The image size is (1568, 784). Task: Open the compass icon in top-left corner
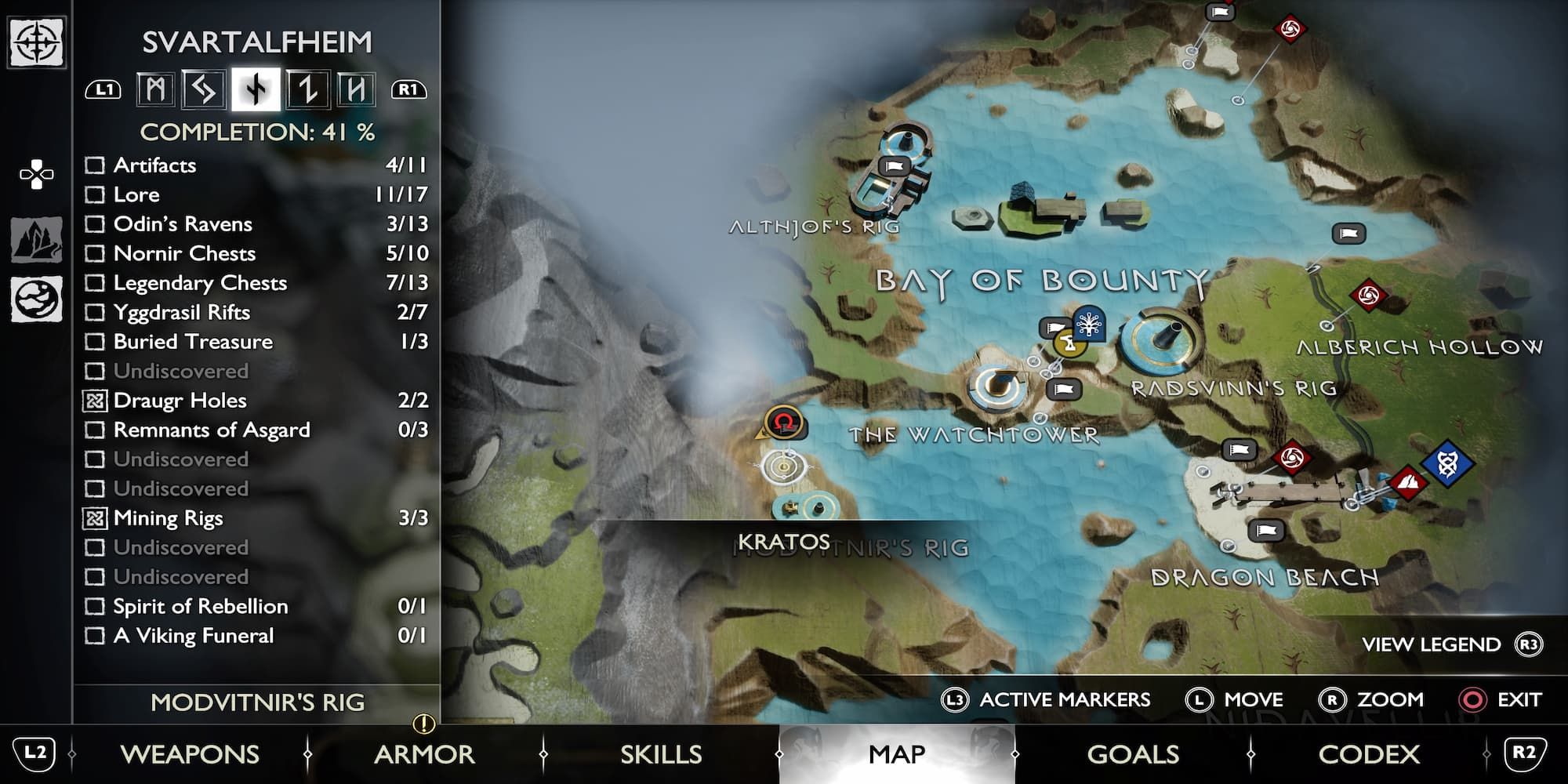pyautogui.click(x=36, y=42)
